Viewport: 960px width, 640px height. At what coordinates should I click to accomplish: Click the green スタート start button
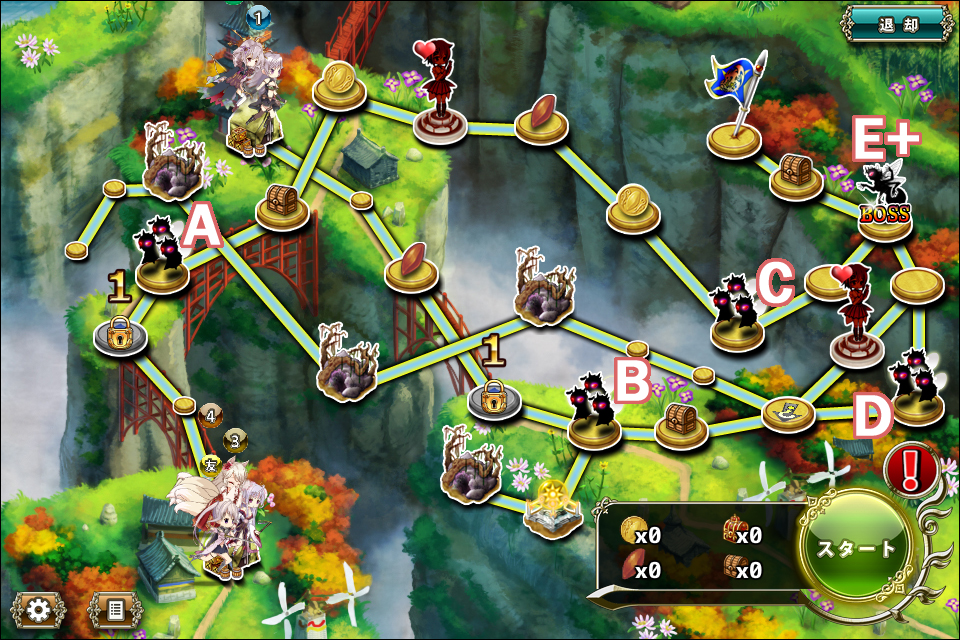point(858,548)
